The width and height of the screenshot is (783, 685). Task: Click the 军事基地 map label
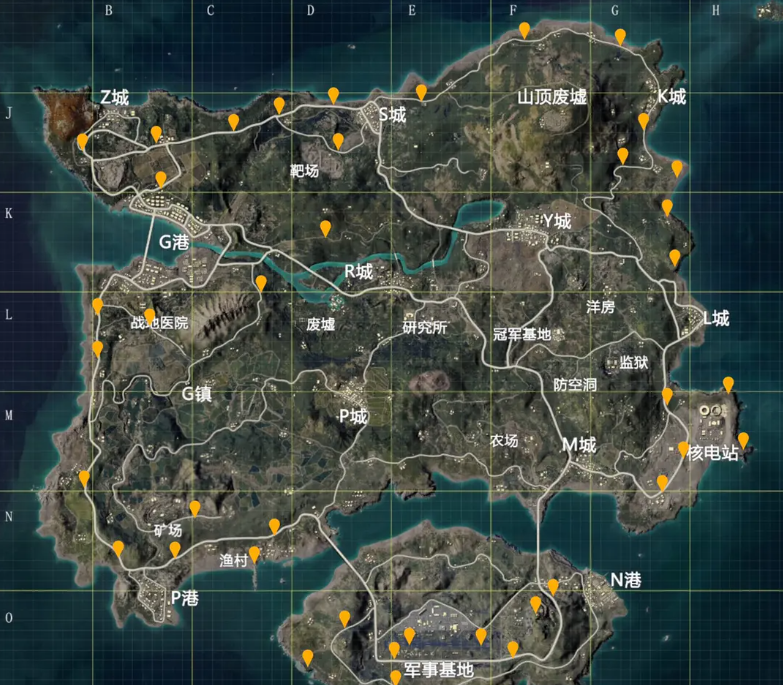pyautogui.click(x=437, y=669)
